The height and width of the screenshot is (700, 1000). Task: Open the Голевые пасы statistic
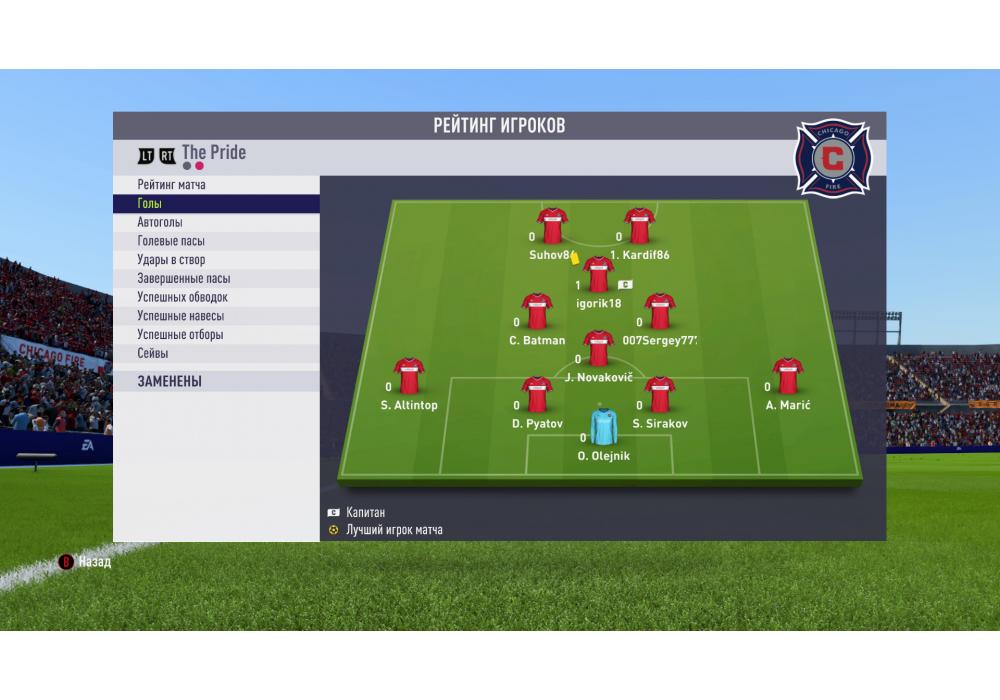(x=216, y=241)
